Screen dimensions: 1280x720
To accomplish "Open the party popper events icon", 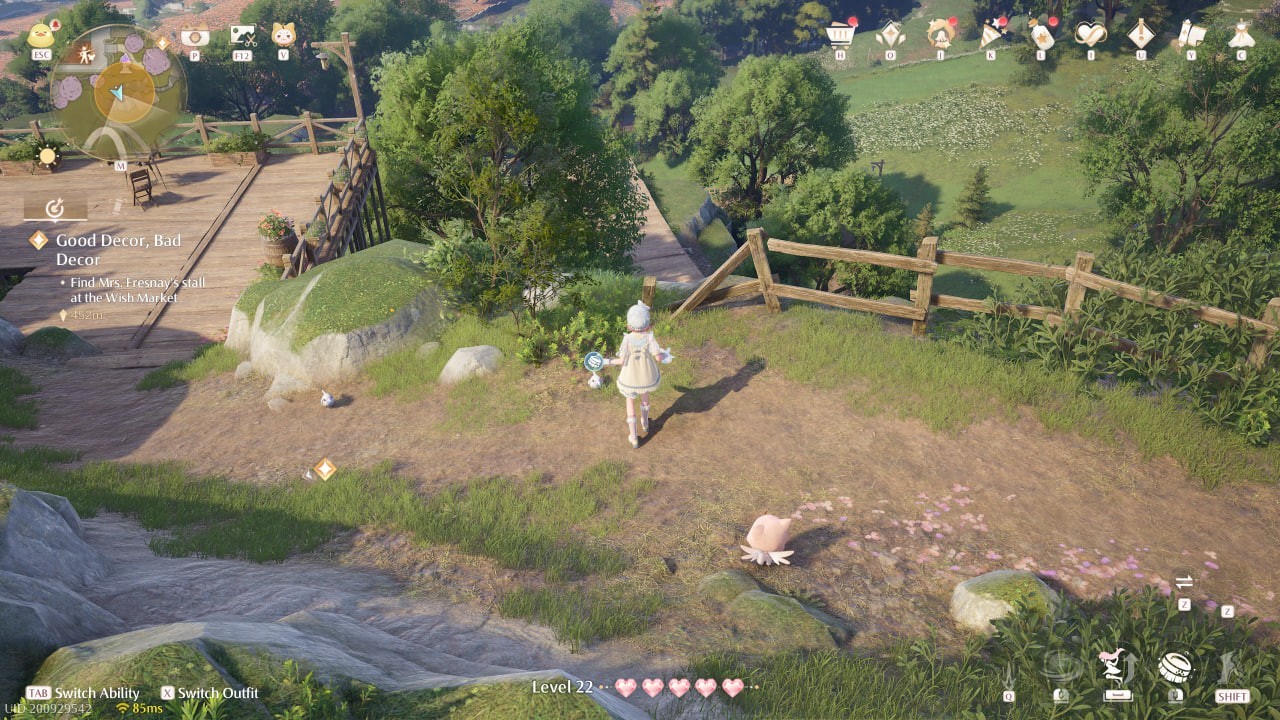I will point(991,35).
